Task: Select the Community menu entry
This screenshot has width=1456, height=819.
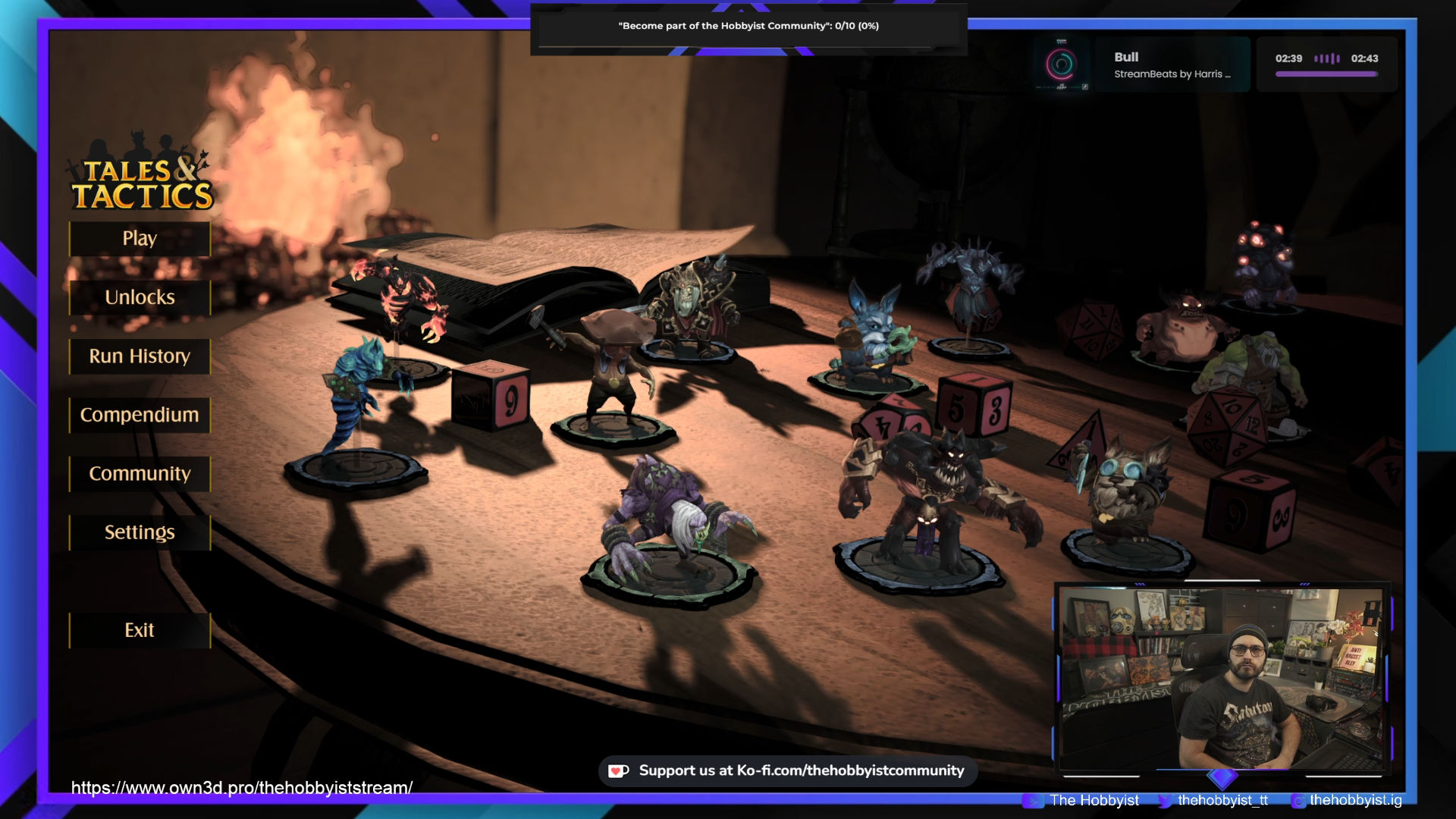Action: pyautogui.click(x=140, y=474)
